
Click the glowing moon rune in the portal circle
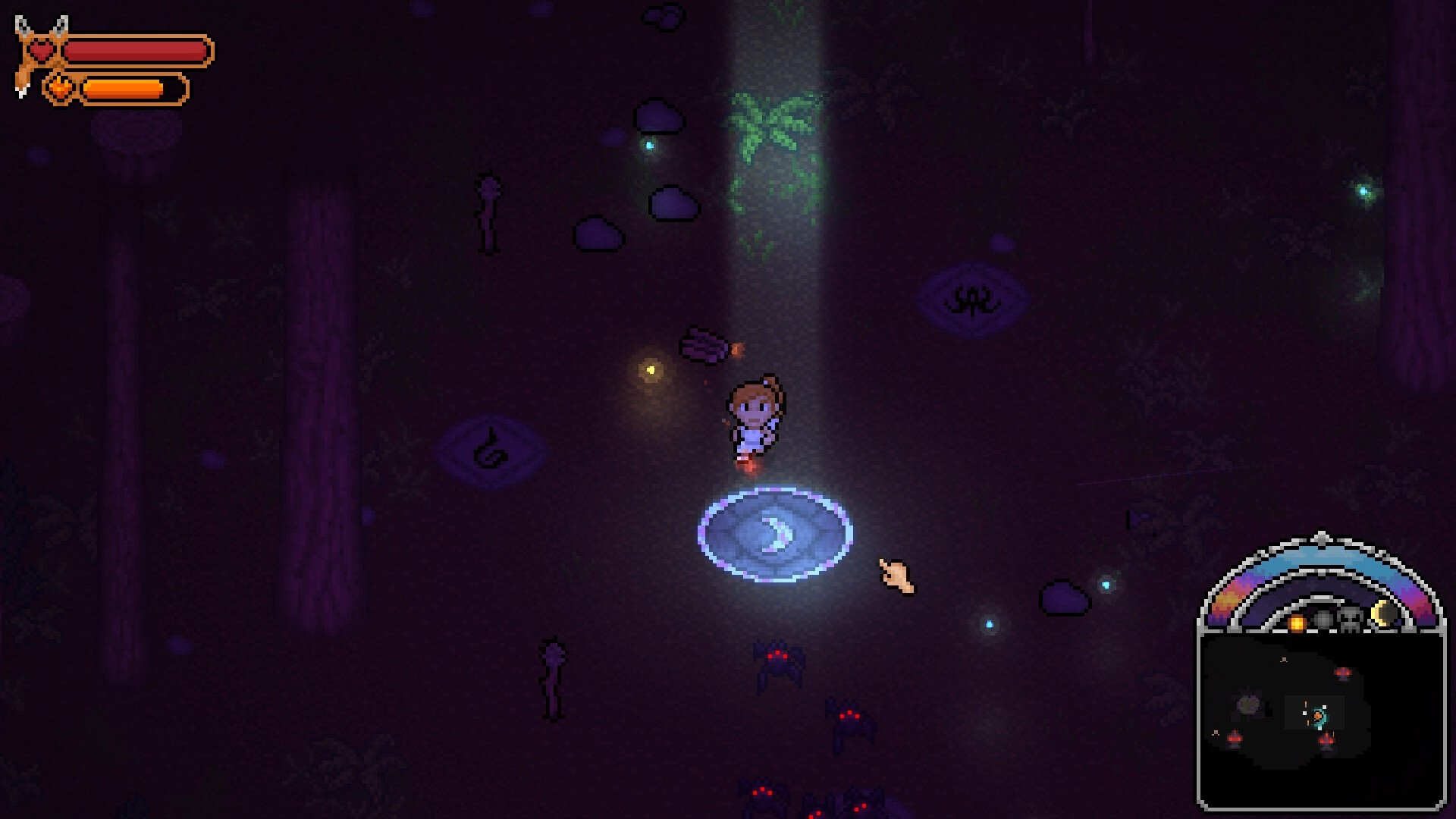tap(777, 535)
